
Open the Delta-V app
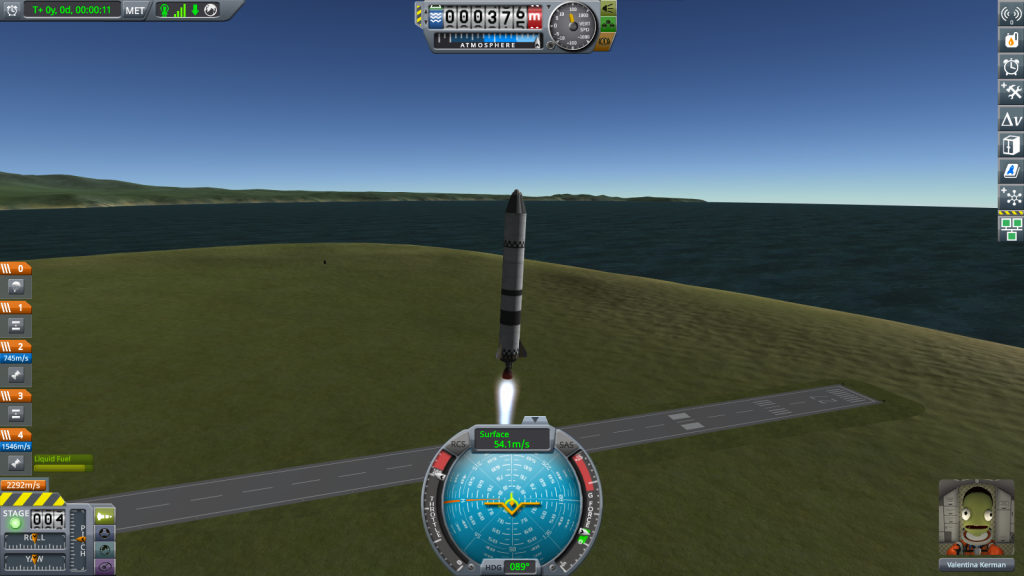point(1011,119)
